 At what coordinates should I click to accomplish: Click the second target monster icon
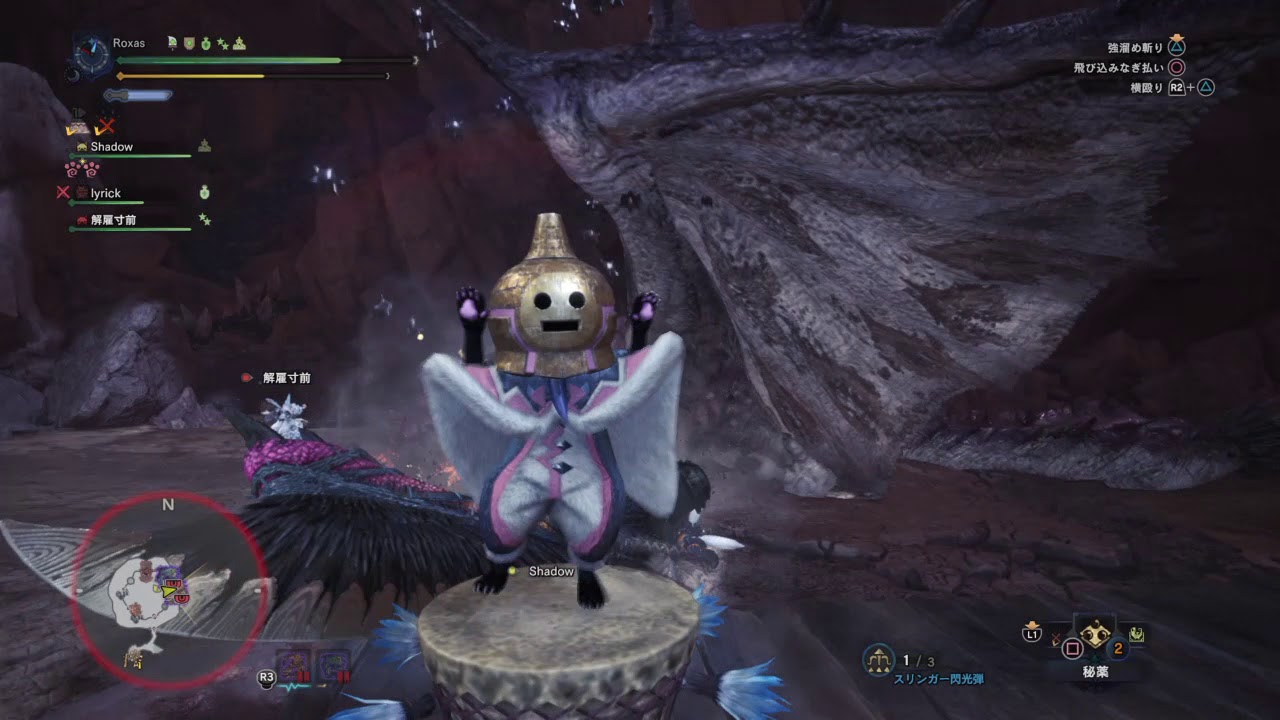(333, 665)
